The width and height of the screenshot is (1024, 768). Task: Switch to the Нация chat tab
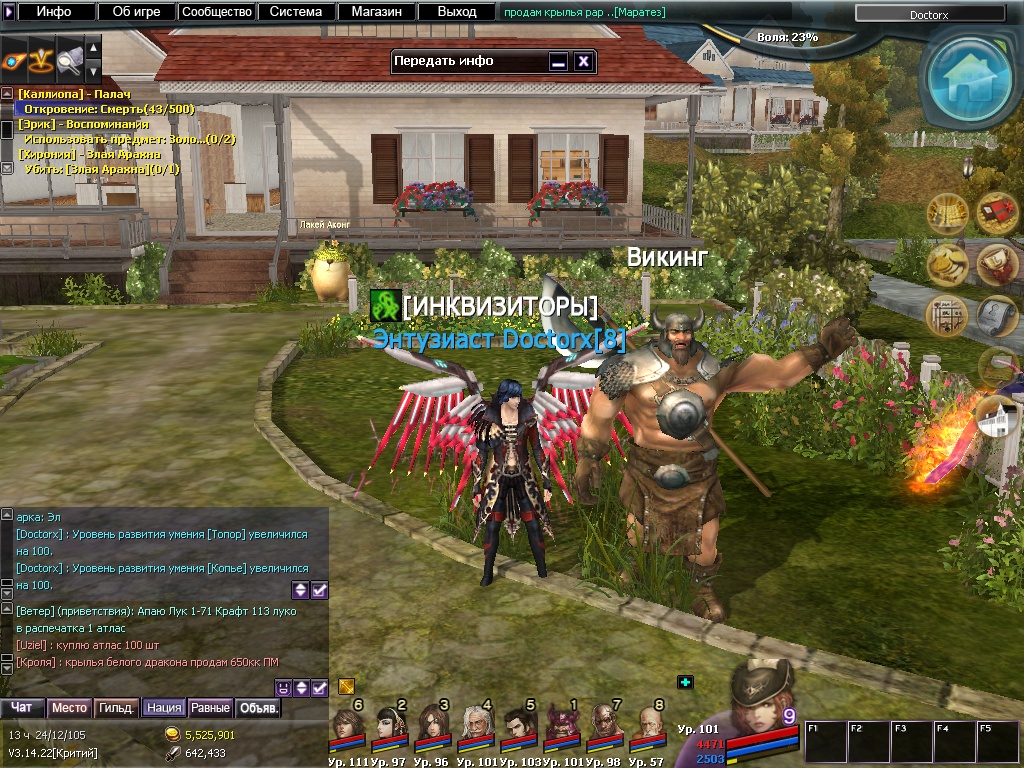[163, 708]
